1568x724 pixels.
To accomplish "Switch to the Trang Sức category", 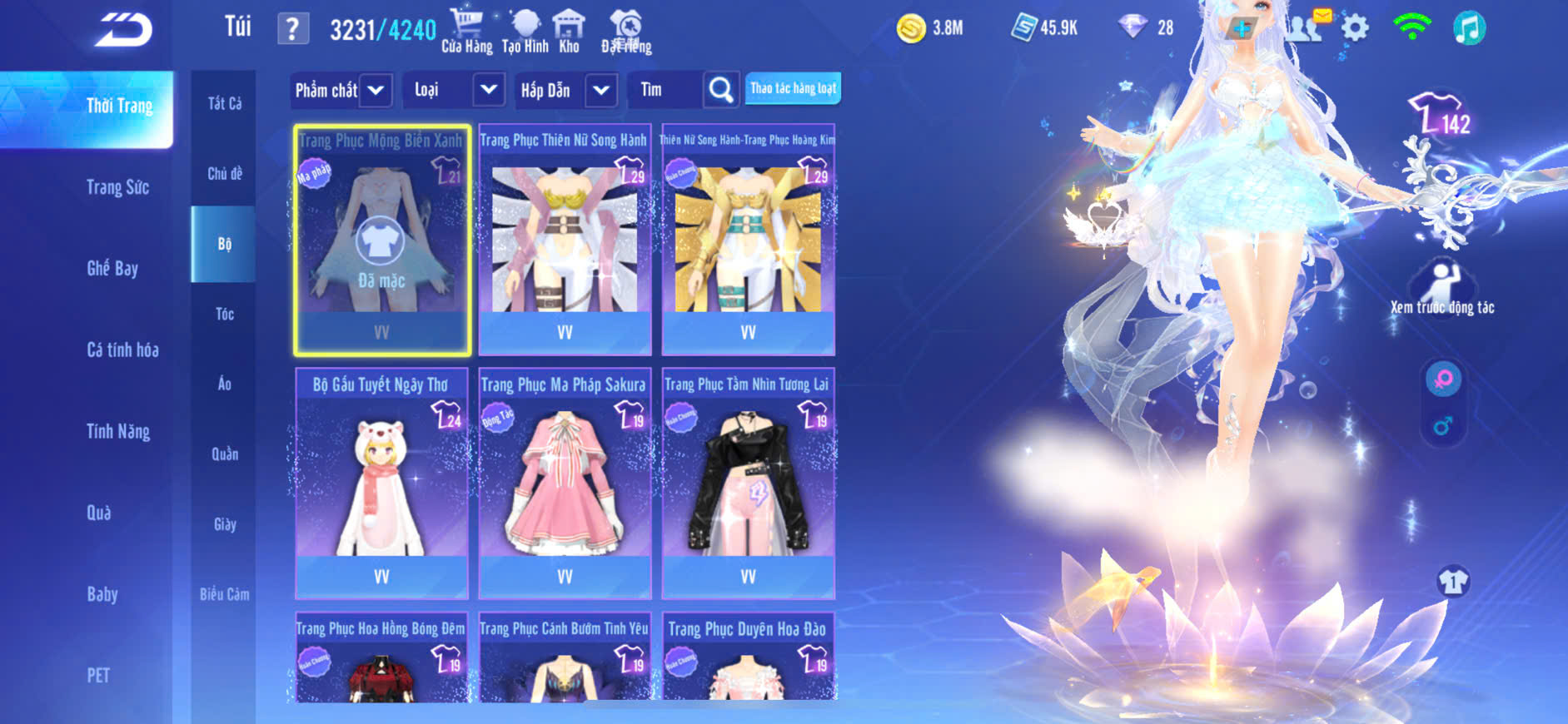I will (x=117, y=187).
